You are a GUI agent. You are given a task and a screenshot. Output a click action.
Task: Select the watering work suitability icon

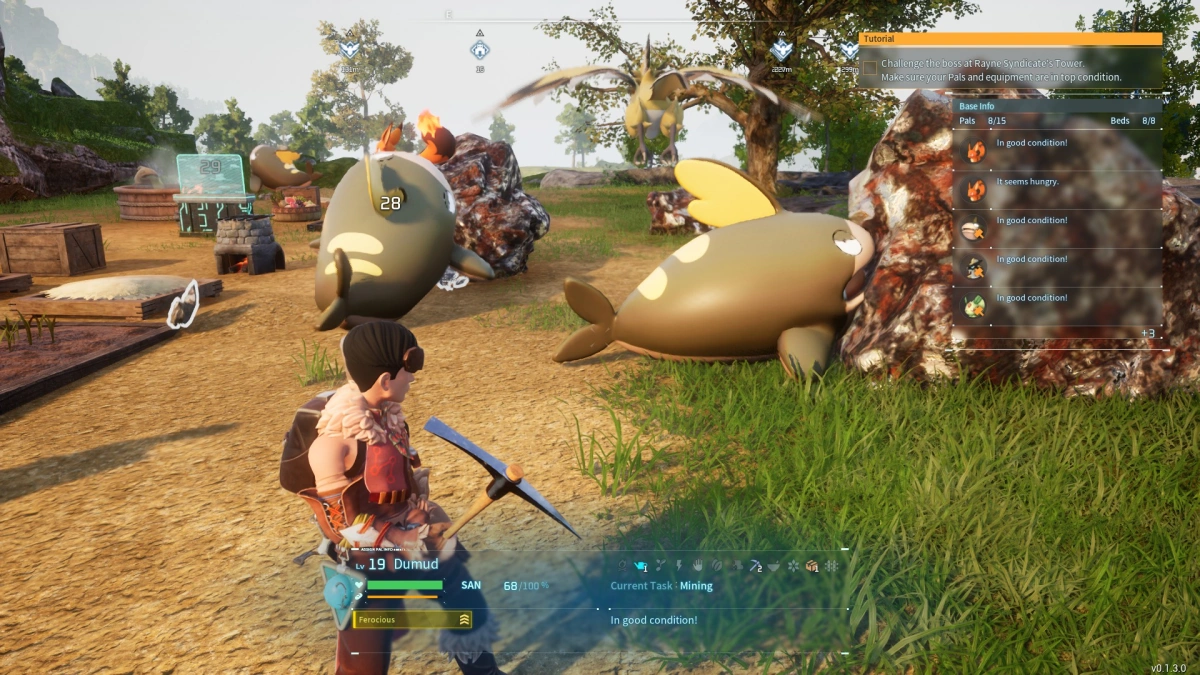641,566
